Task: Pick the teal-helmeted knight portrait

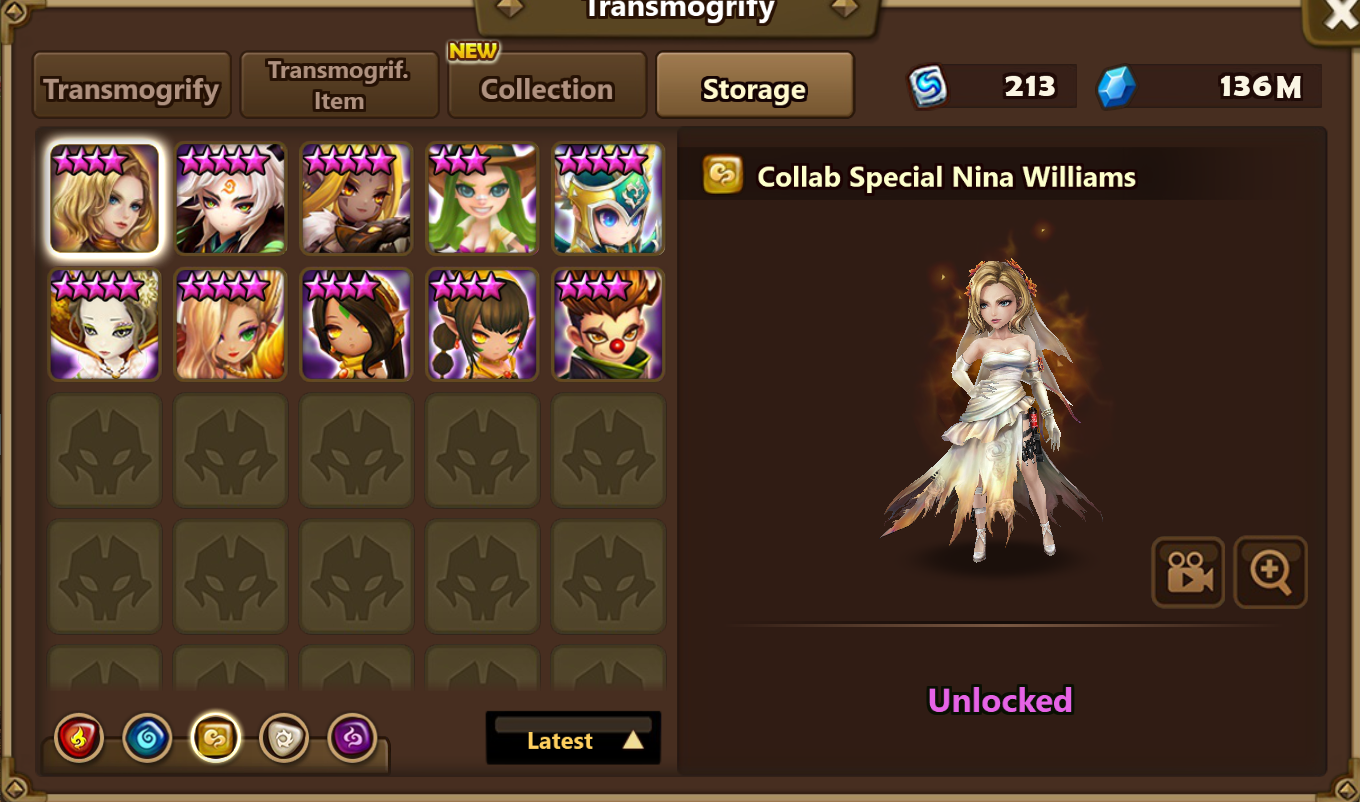Action: point(608,198)
